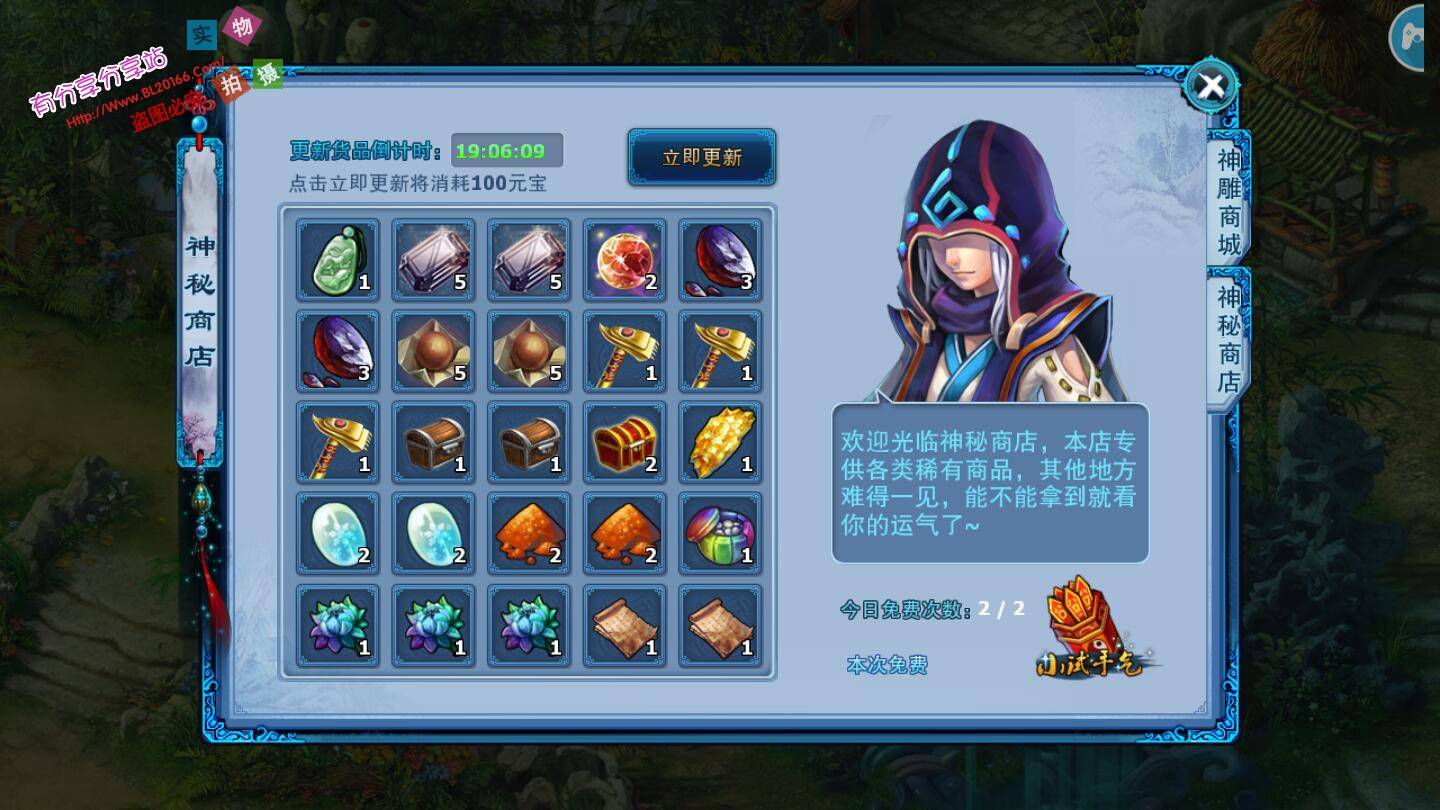Click the 19:06:09 countdown timer display
The height and width of the screenshot is (810, 1440).
pos(503,150)
